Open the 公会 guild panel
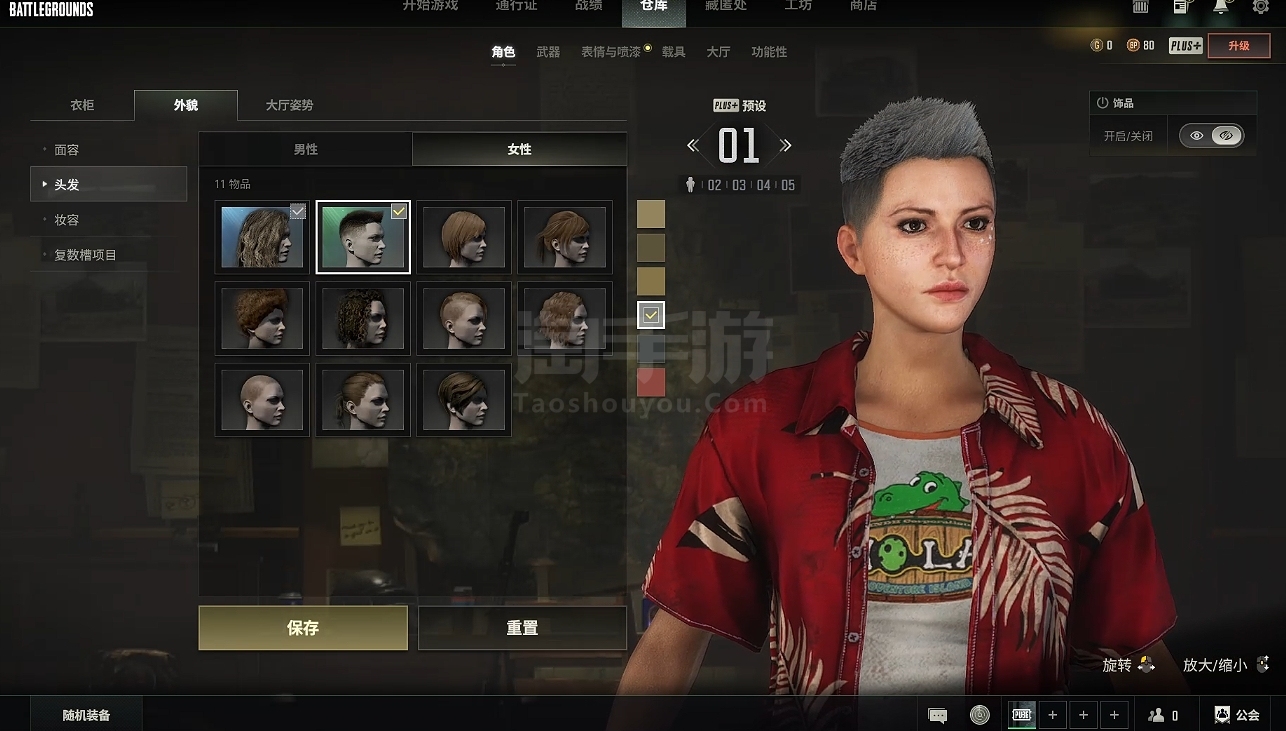The image size is (1286, 731). 1237,715
